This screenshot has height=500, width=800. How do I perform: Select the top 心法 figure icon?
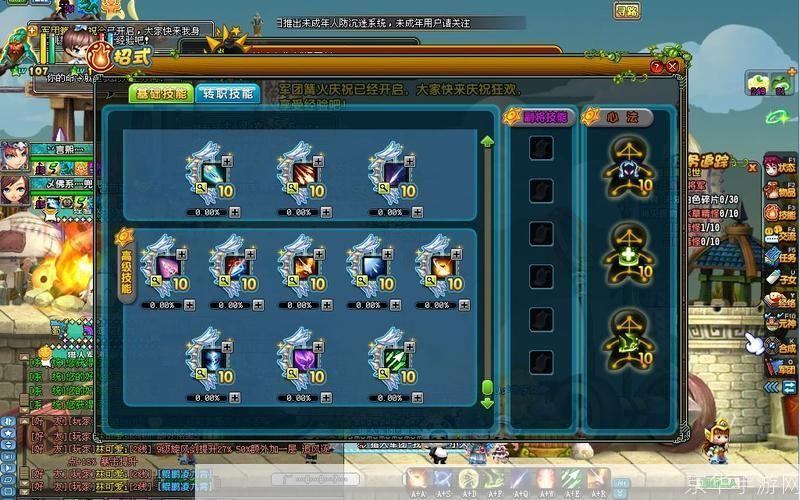point(626,167)
